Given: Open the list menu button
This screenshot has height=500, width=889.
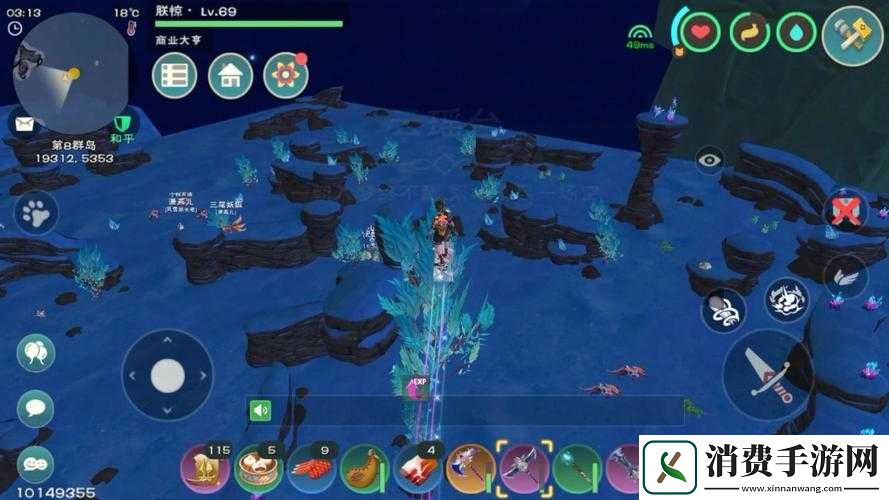Looking at the screenshot, I should click(175, 75).
